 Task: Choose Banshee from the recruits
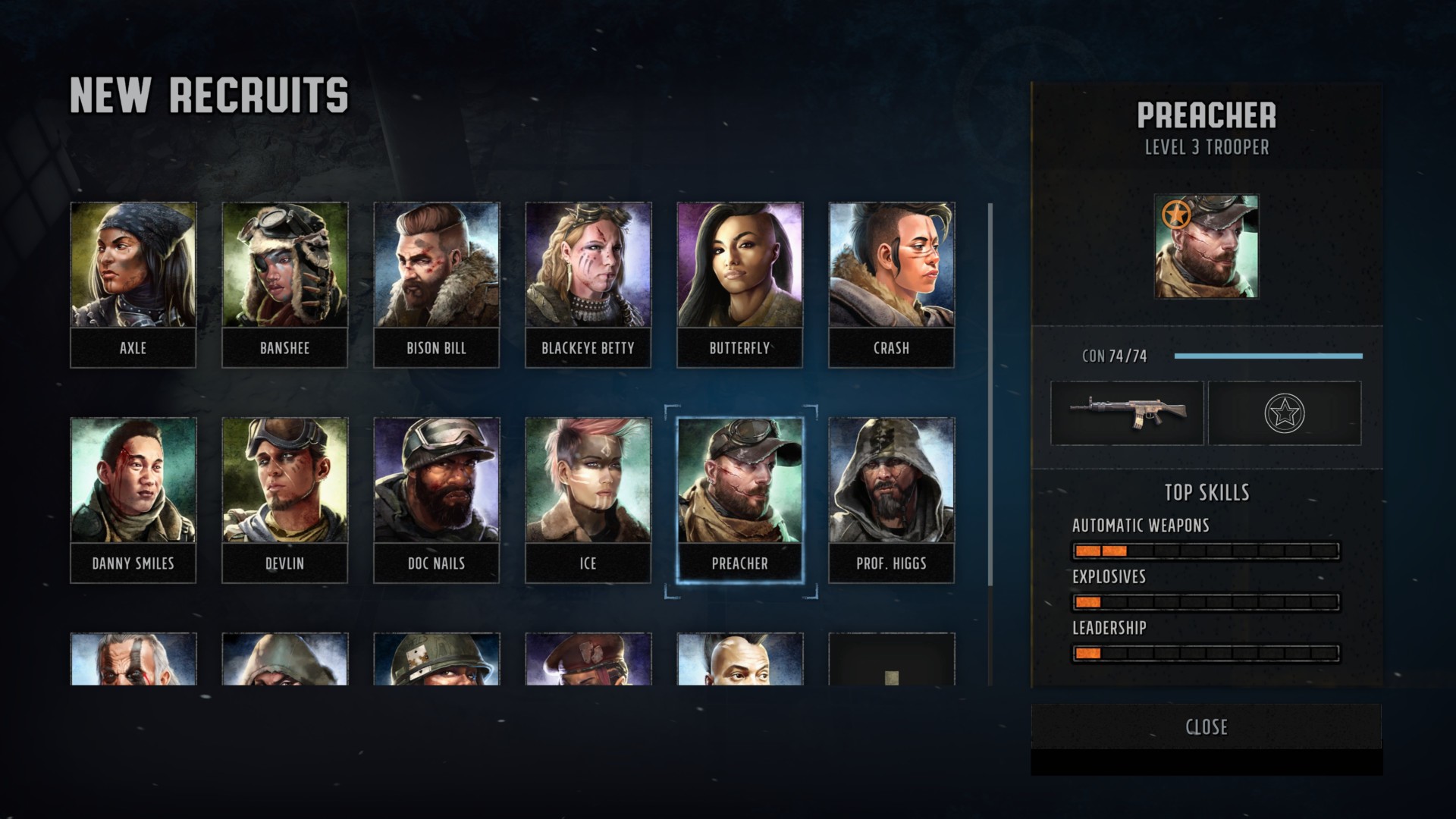pyautogui.click(x=284, y=284)
